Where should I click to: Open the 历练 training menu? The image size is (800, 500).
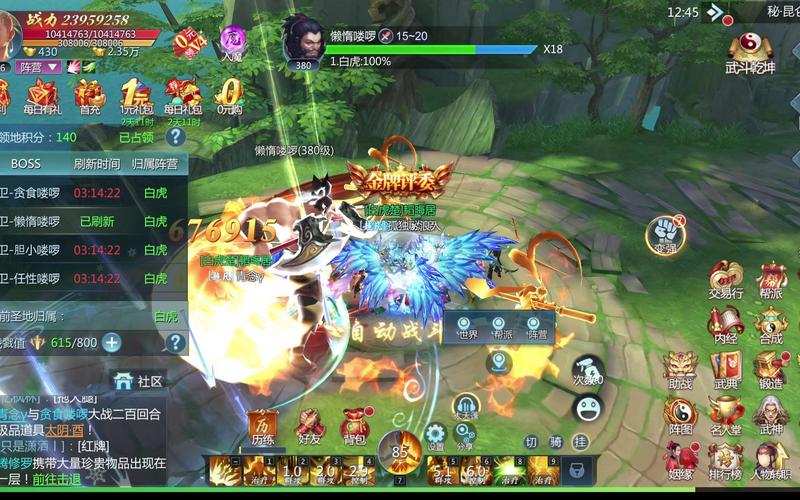262,425
